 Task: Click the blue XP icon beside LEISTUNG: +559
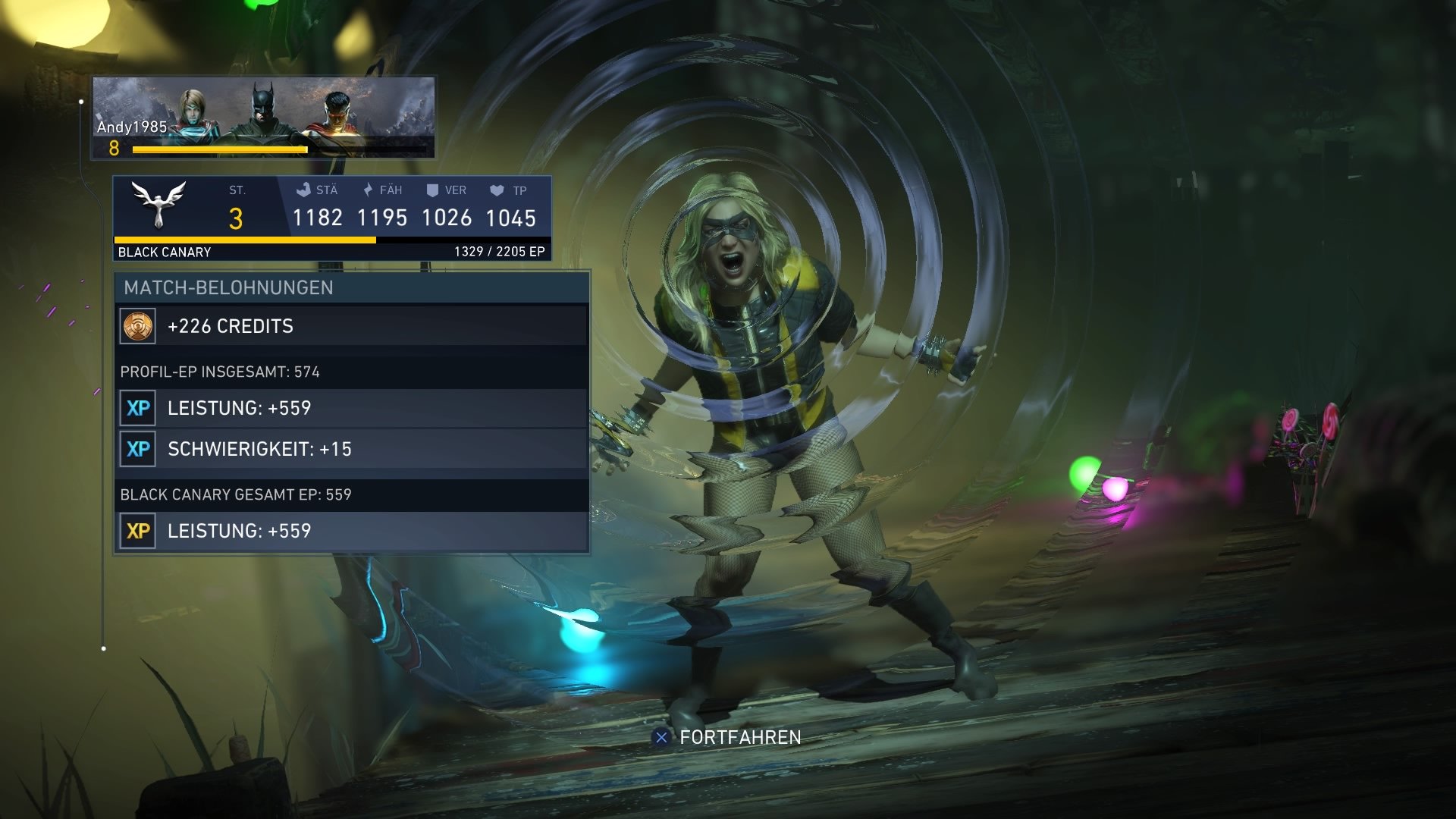138,407
